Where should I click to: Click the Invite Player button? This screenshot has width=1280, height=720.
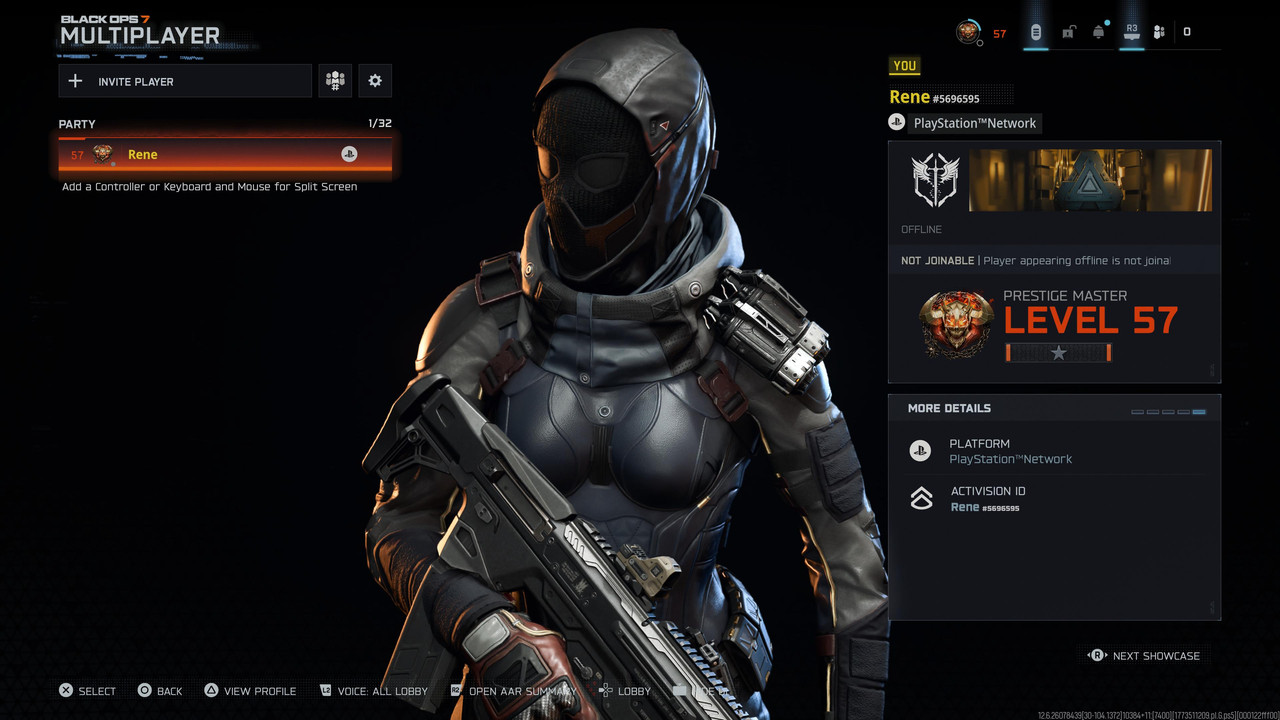tap(185, 81)
